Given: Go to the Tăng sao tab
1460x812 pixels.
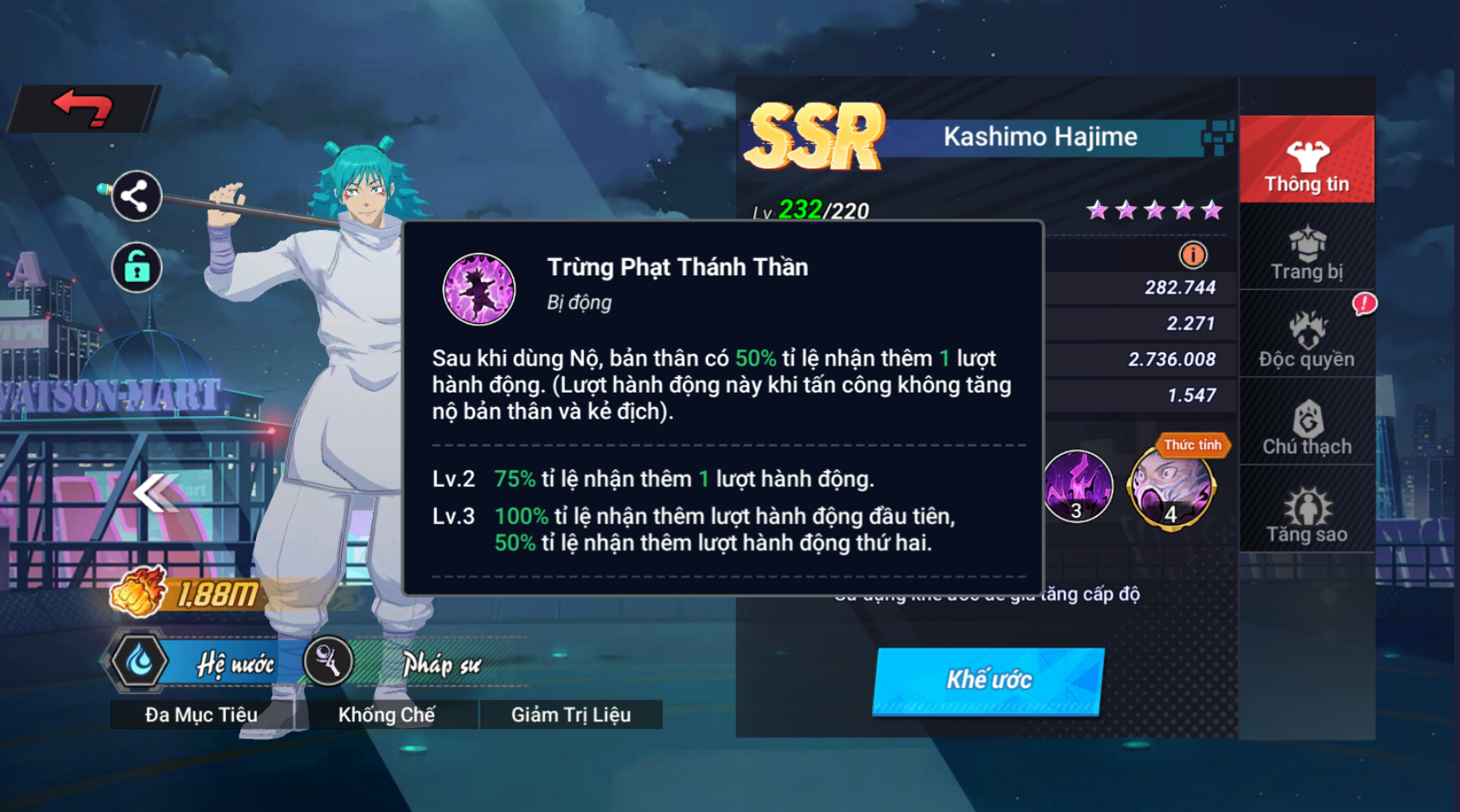Looking at the screenshot, I should pos(1306,515).
